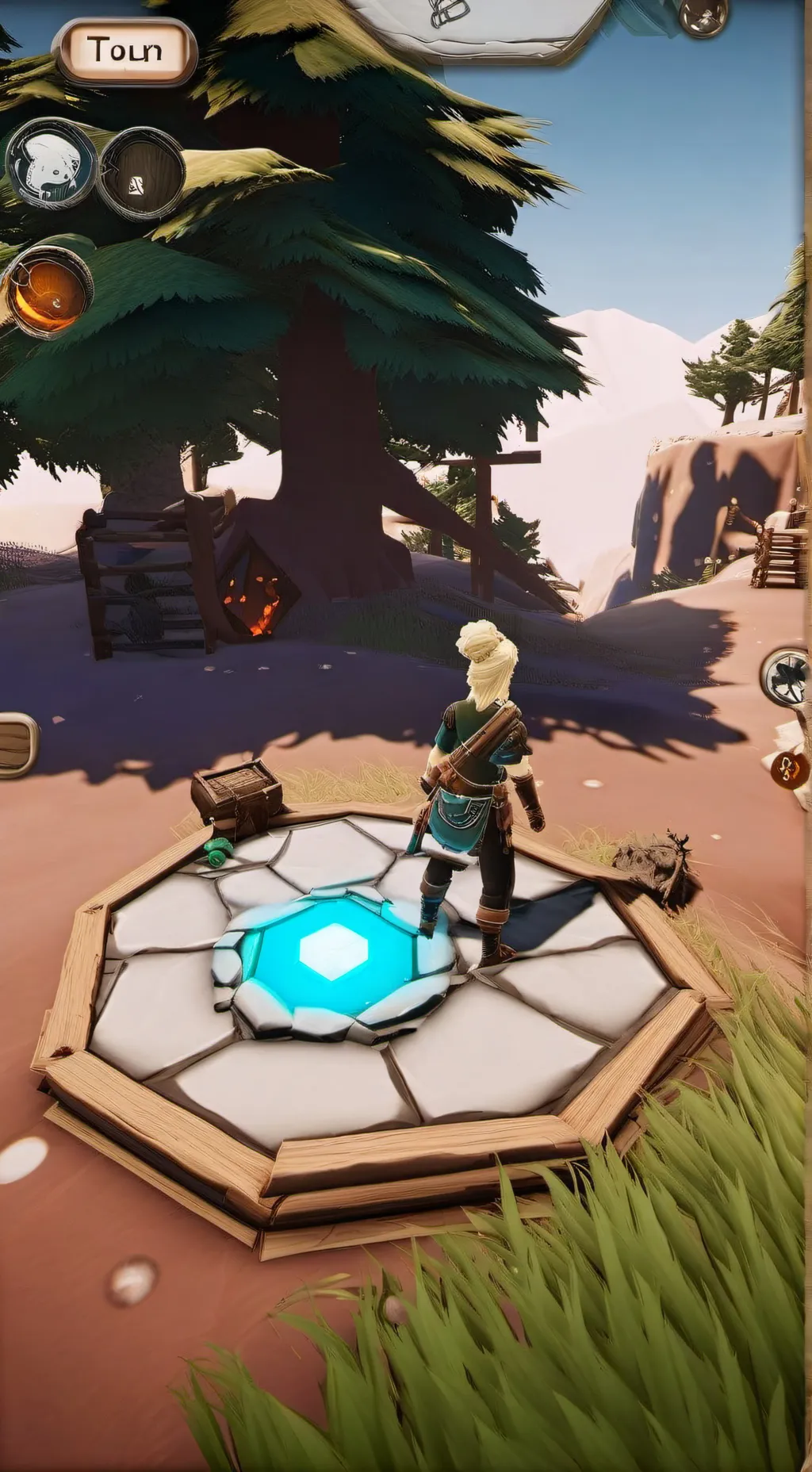Activate the glowing orange orb icon
Image resolution: width=812 pixels, height=1472 pixels.
click(48, 289)
